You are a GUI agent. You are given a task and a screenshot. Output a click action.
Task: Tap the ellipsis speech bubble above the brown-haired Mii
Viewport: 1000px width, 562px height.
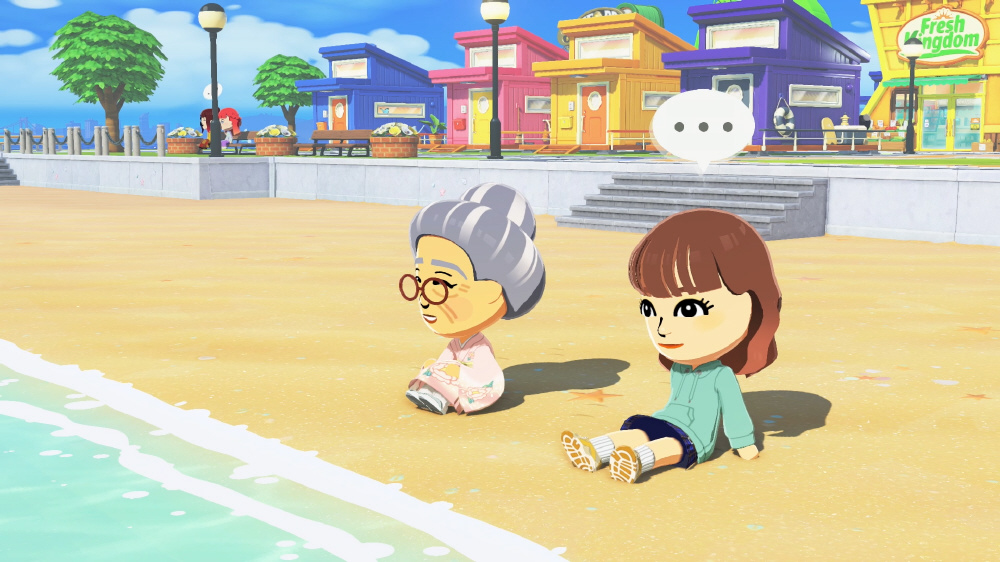tap(702, 128)
